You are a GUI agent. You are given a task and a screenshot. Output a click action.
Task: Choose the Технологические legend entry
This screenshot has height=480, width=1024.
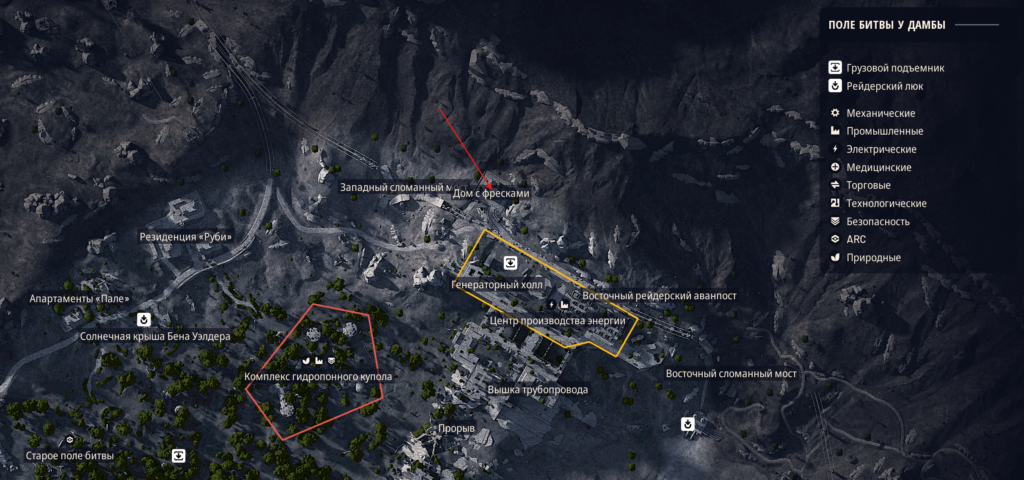click(x=885, y=203)
